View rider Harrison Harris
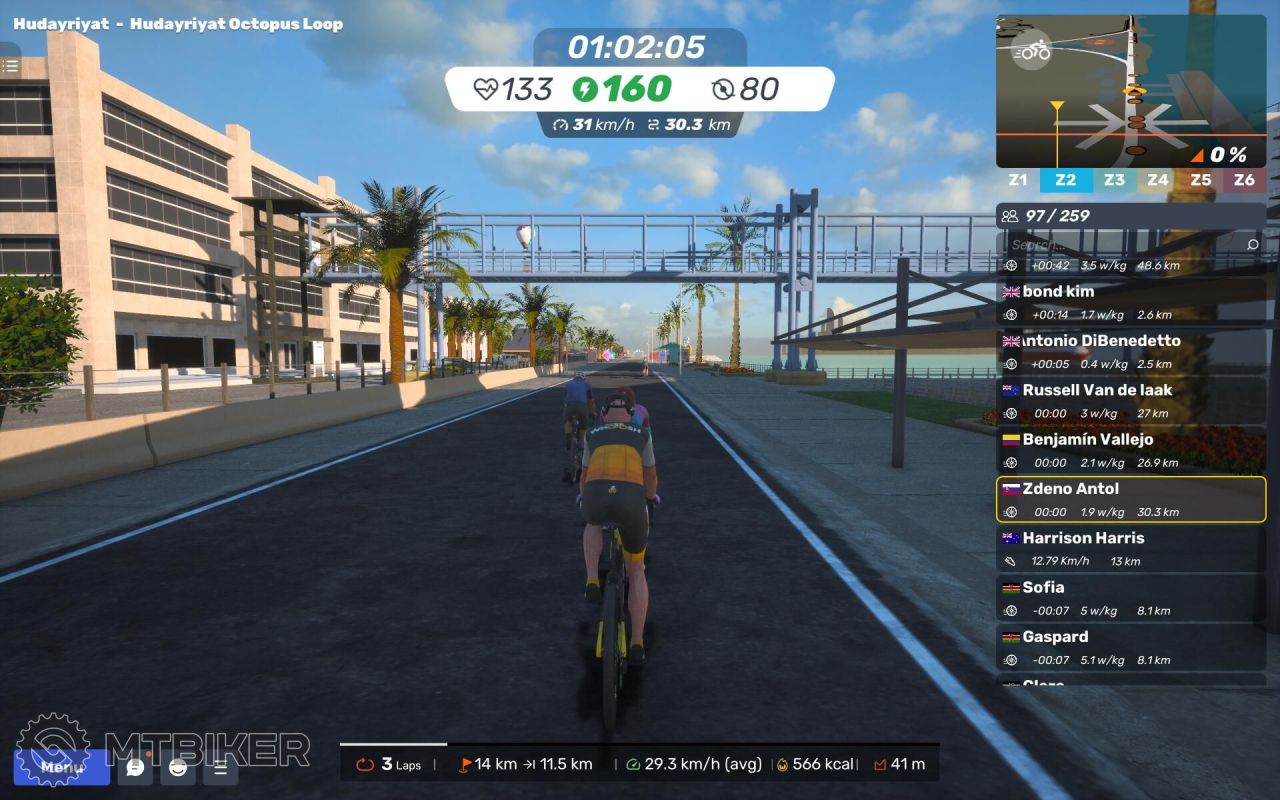The height and width of the screenshot is (800, 1280). click(x=1130, y=548)
